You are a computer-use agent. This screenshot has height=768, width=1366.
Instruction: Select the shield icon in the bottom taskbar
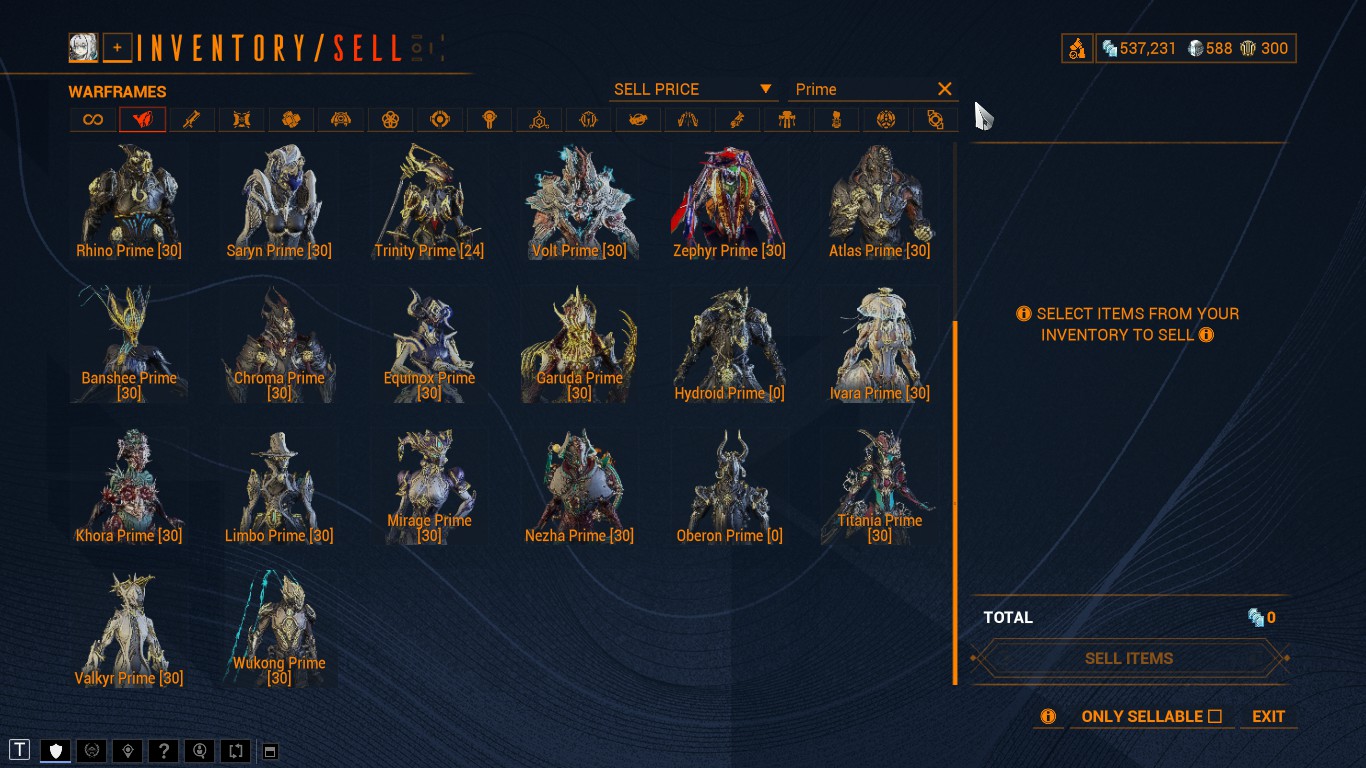click(x=55, y=750)
